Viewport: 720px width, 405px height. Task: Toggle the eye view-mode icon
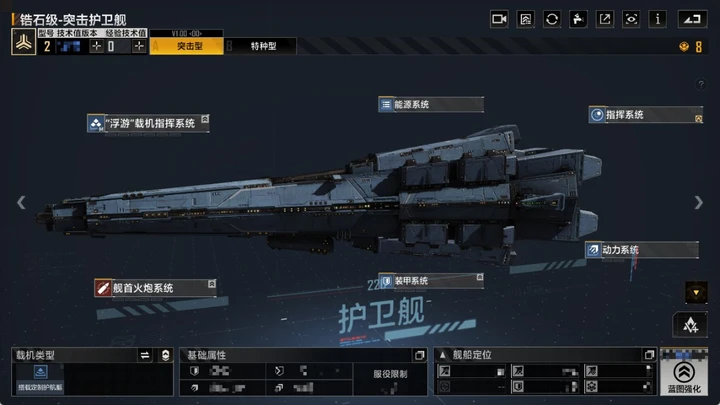pyautogui.click(x=631, y=19)
